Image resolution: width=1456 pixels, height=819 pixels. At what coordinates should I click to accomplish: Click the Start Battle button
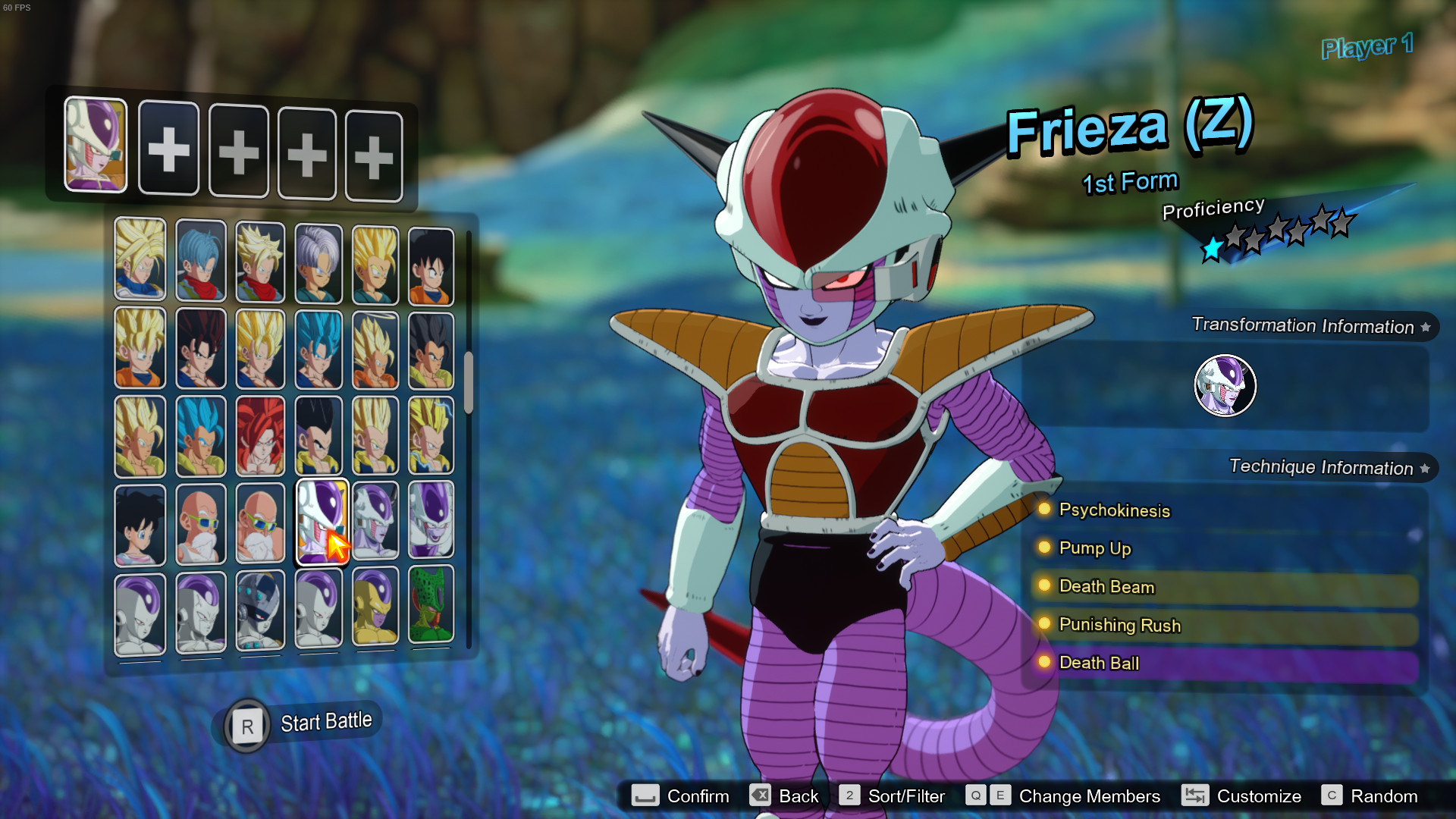(x=302, y=724)
